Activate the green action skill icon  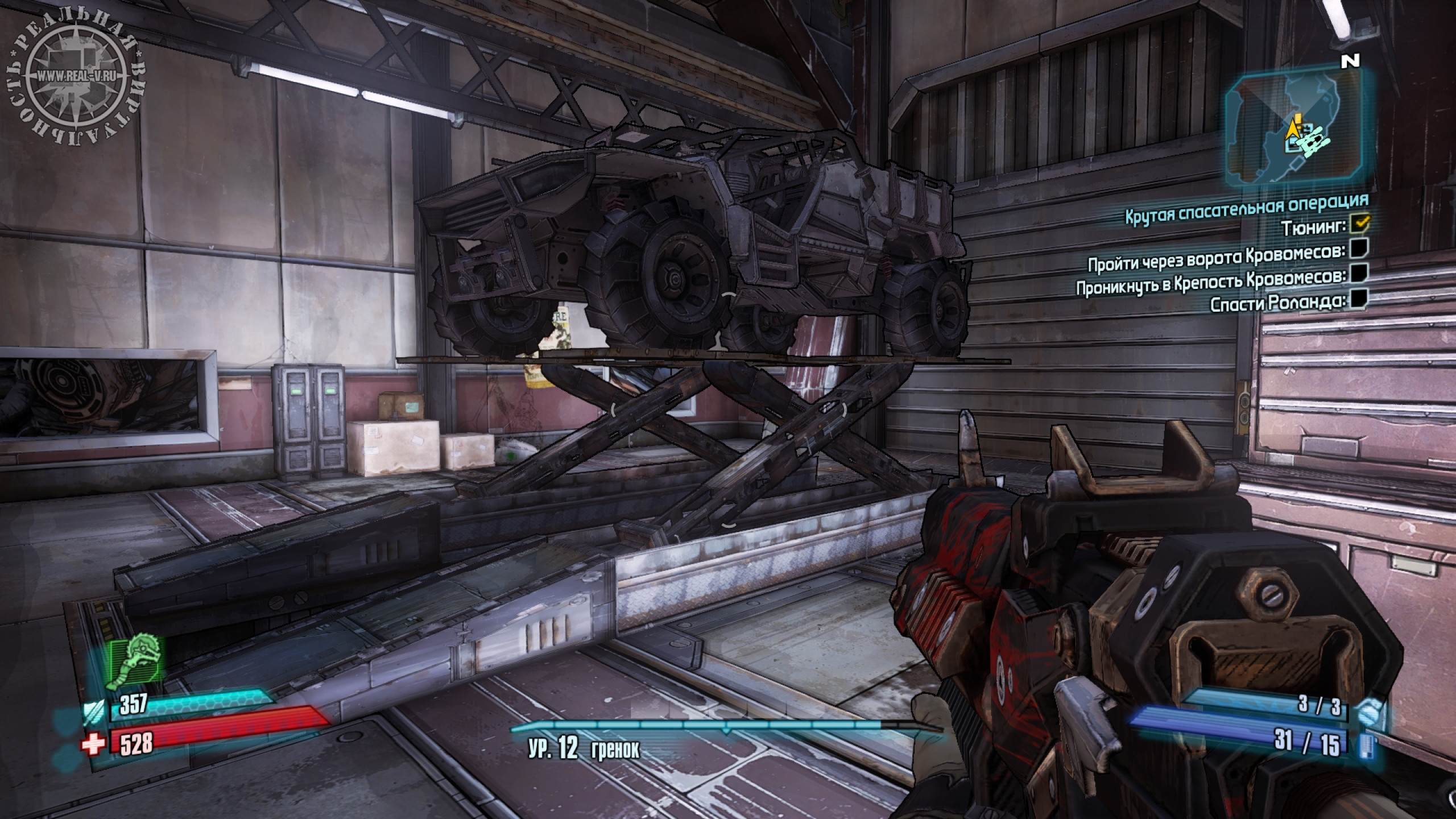(x=138, y=665)
